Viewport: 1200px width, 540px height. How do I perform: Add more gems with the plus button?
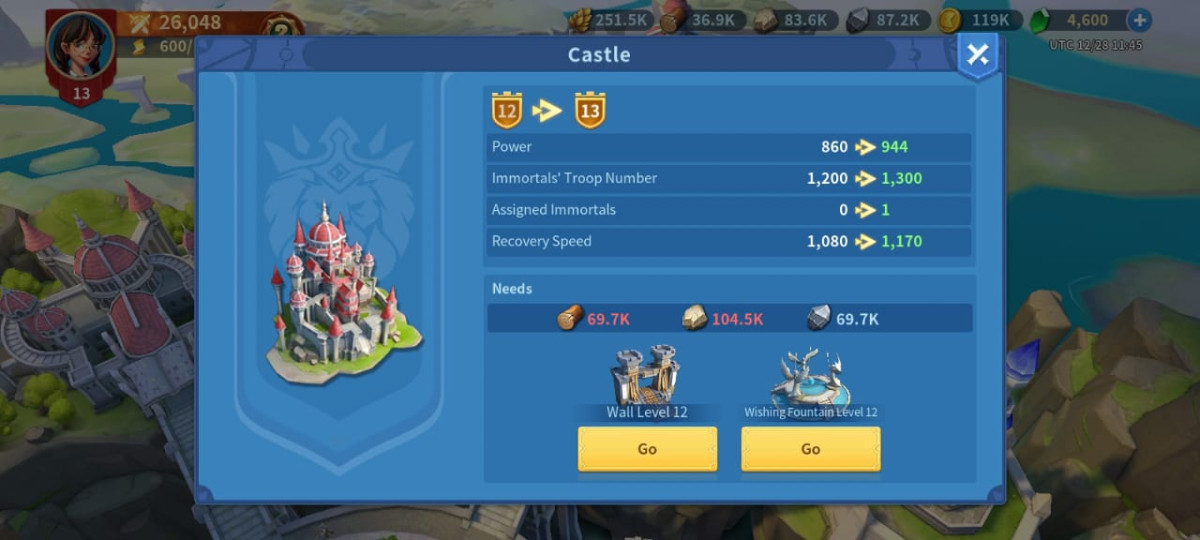pyautogui.click(x=1138, y=20)
